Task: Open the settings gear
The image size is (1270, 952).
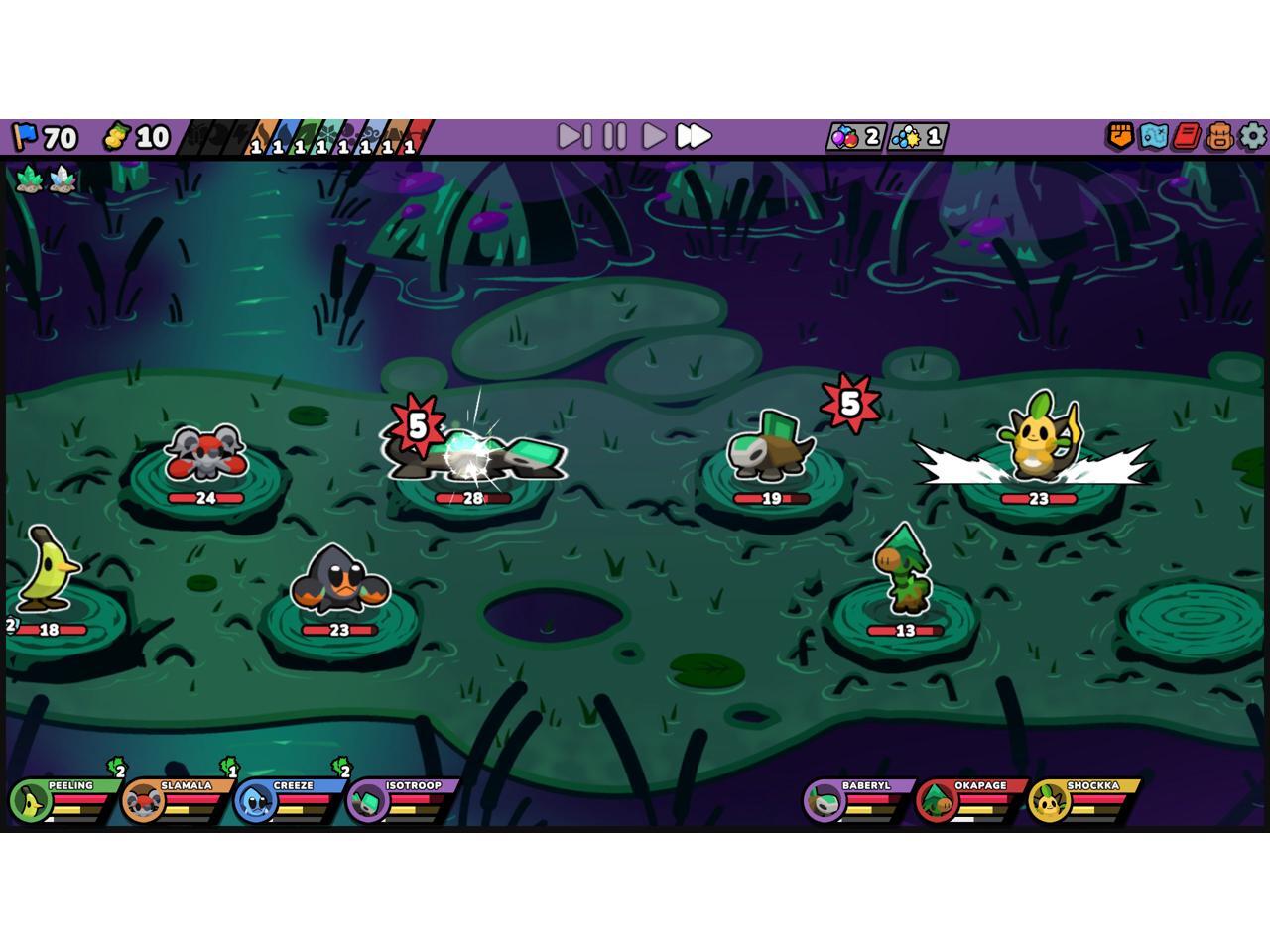Action: pos(1253,136)
